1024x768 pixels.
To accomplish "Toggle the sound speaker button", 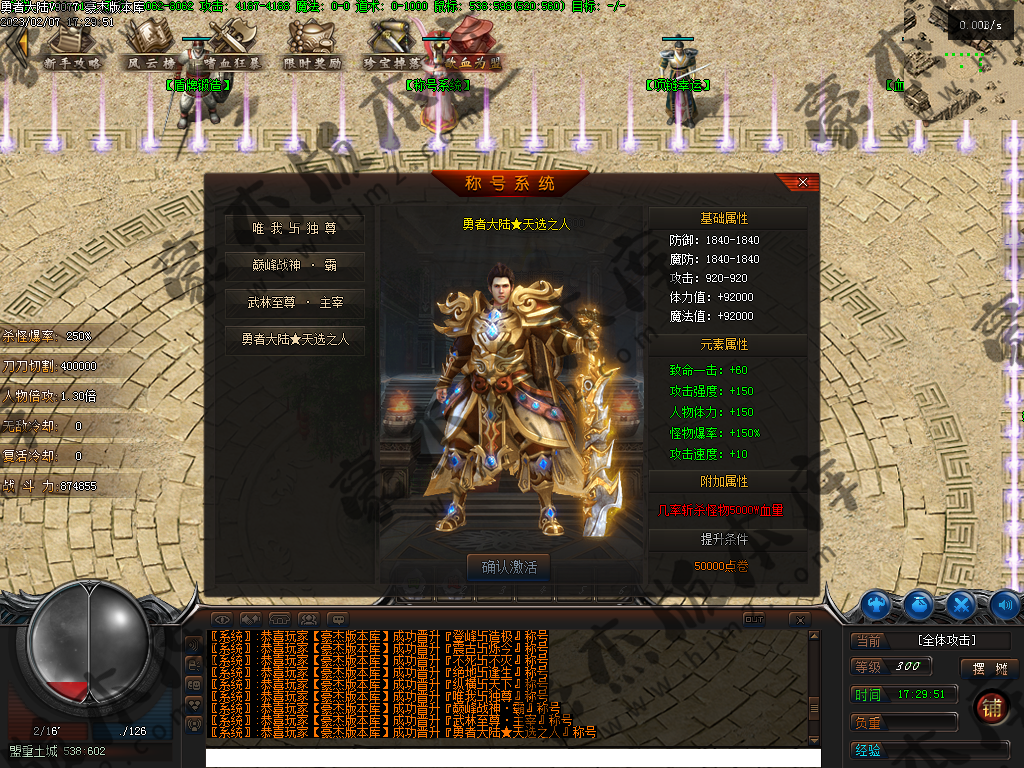I will pyautogui.click(x=1004, y=604).
